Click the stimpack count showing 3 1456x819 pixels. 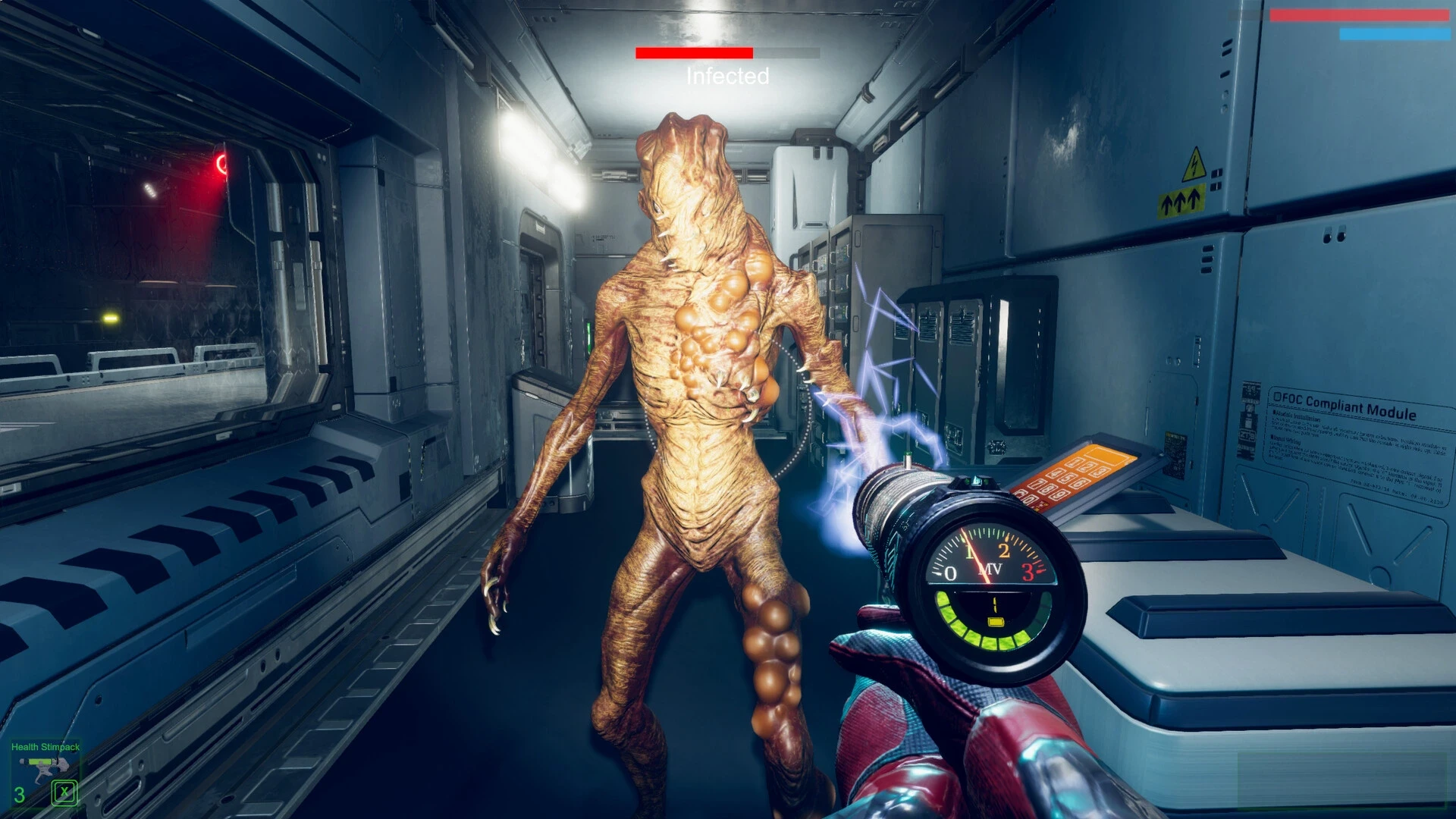pyautogui.click(x=19, y=793)
